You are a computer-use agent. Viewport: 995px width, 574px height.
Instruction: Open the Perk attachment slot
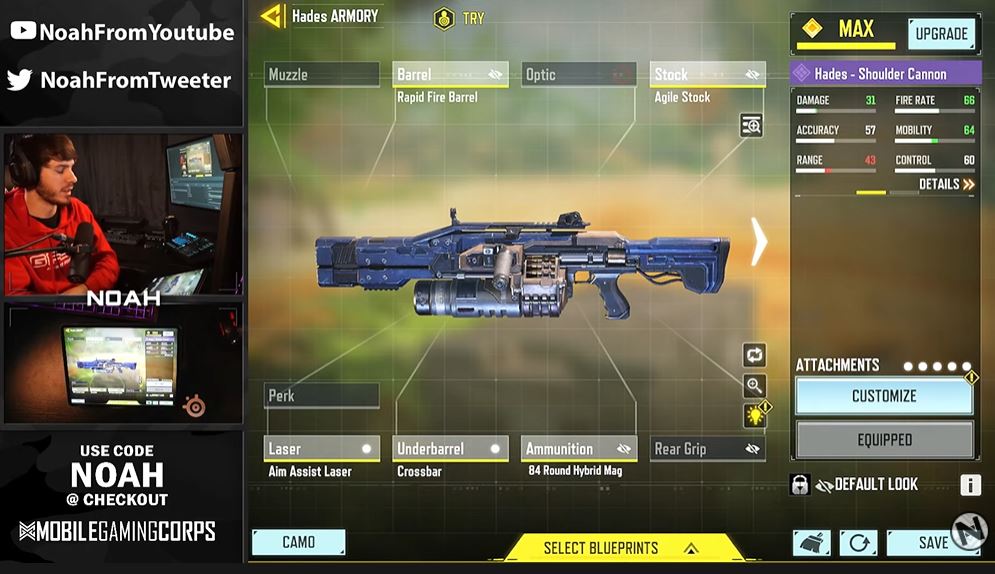(321, 396)
